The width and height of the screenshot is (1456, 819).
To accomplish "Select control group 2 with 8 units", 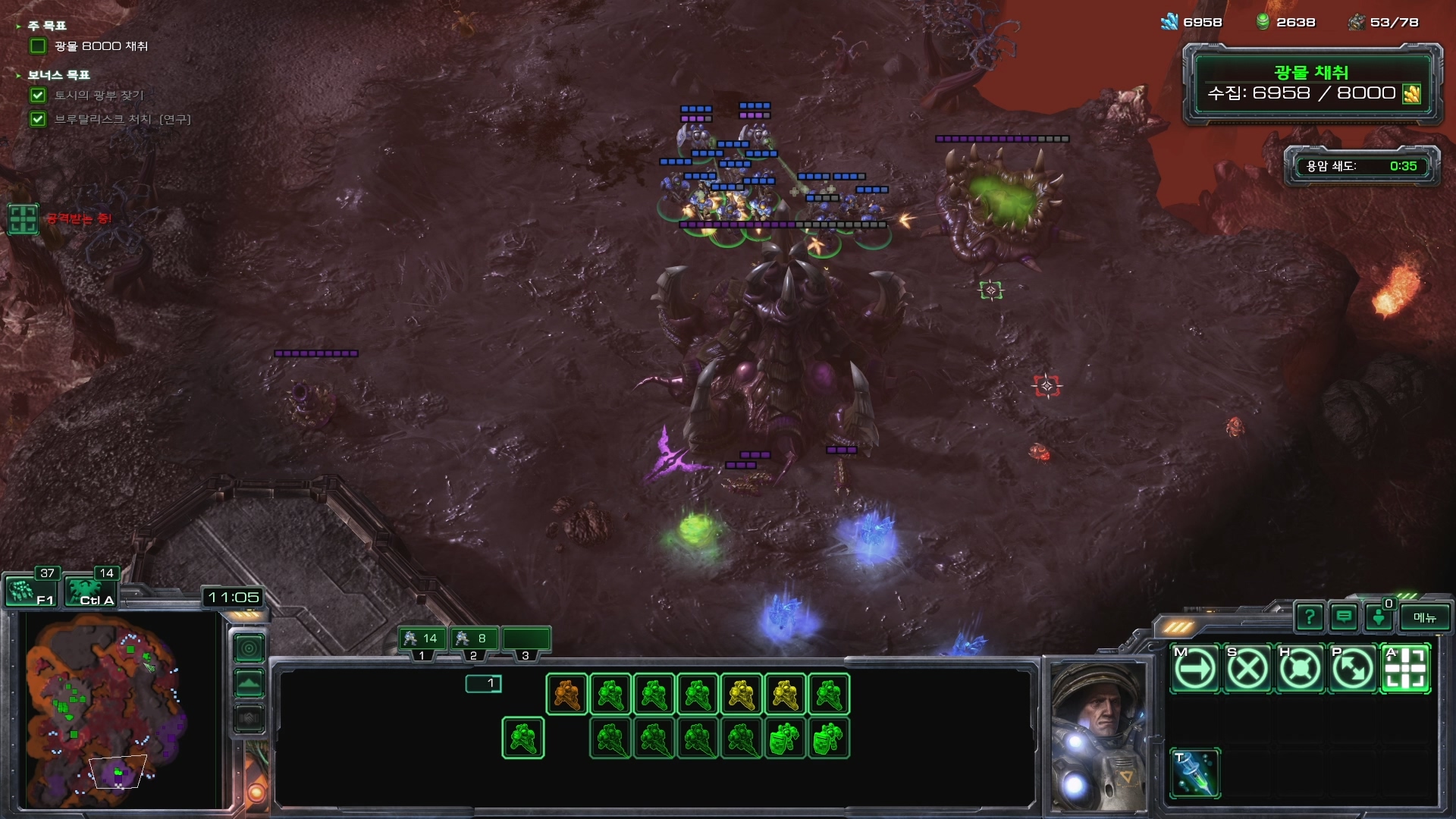I will [x=473, y=639].
